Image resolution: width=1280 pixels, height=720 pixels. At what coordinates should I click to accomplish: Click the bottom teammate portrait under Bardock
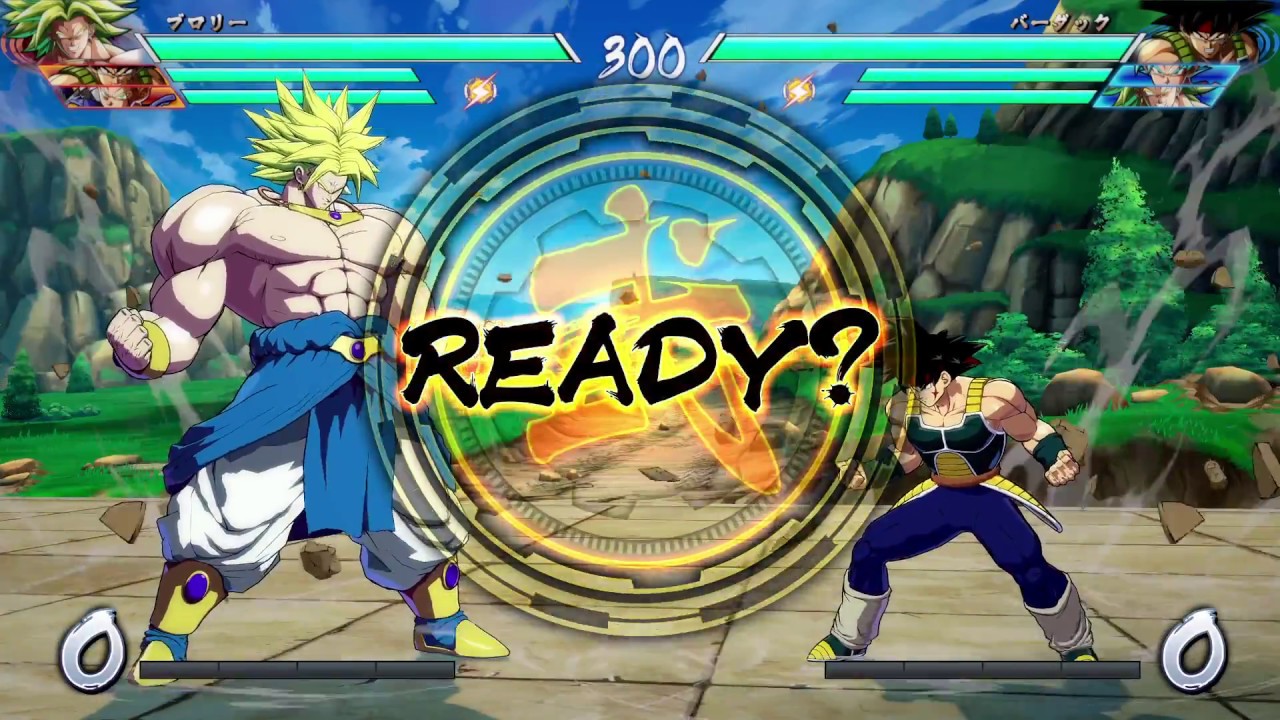[1170, 95]
